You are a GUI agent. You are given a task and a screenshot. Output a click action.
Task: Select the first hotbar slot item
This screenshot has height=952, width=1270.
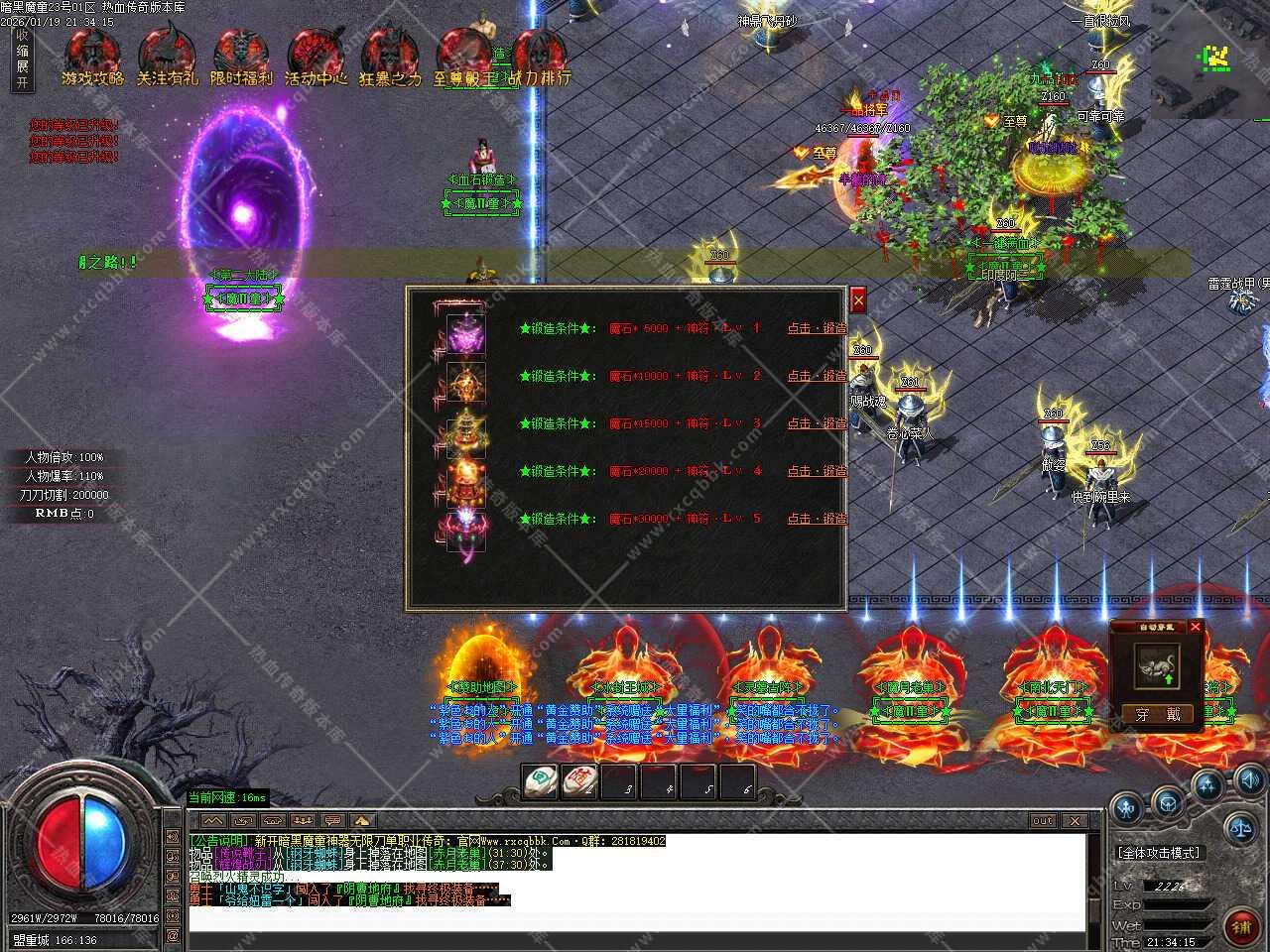pos(539,781)
